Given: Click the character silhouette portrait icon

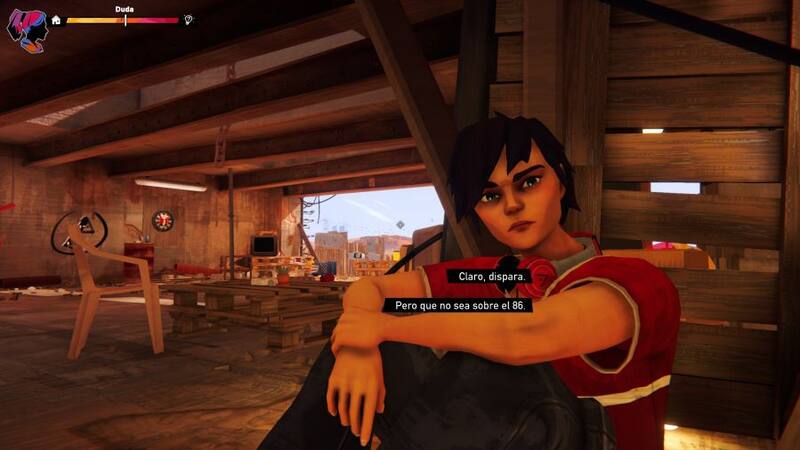Looking at the screenshot, I should (x=25, y=27).
